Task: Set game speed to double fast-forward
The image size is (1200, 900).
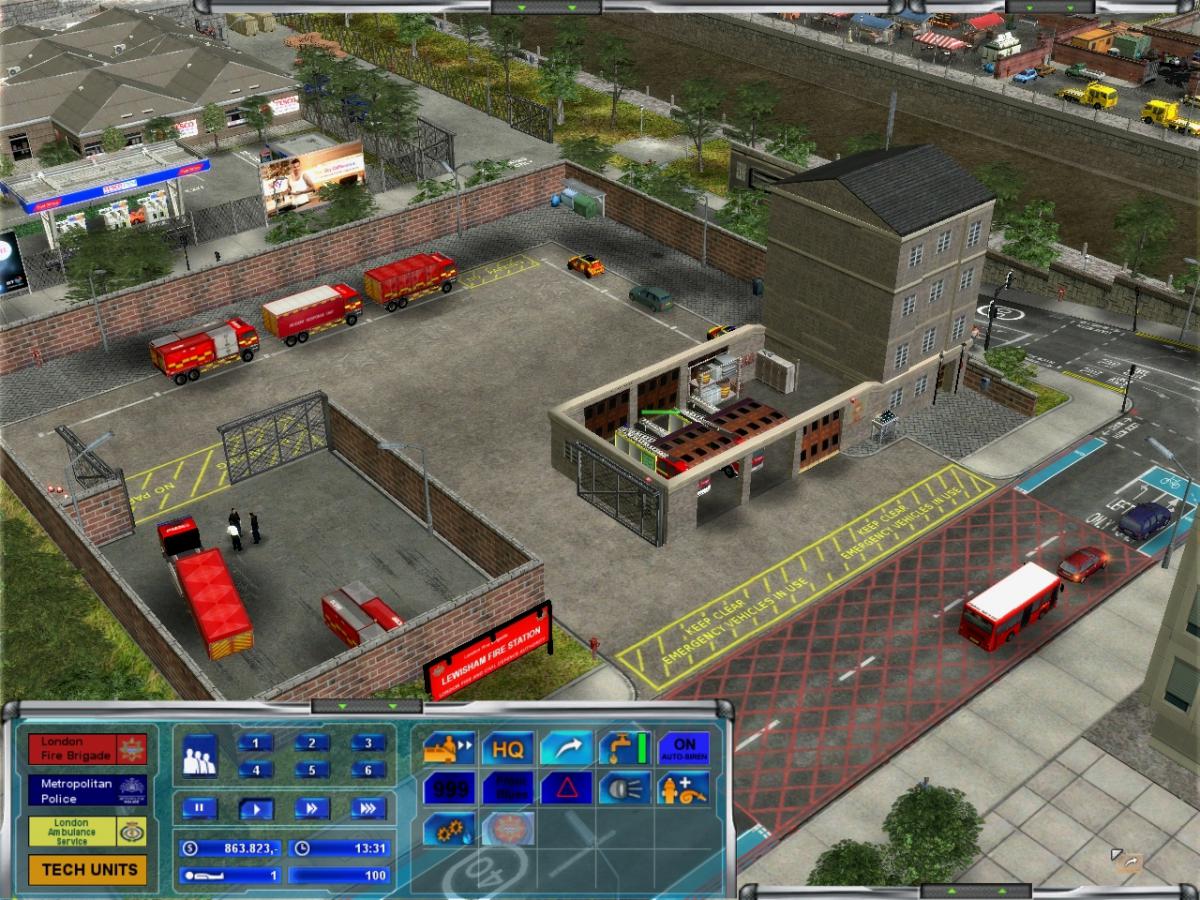Action: point(312,808)
